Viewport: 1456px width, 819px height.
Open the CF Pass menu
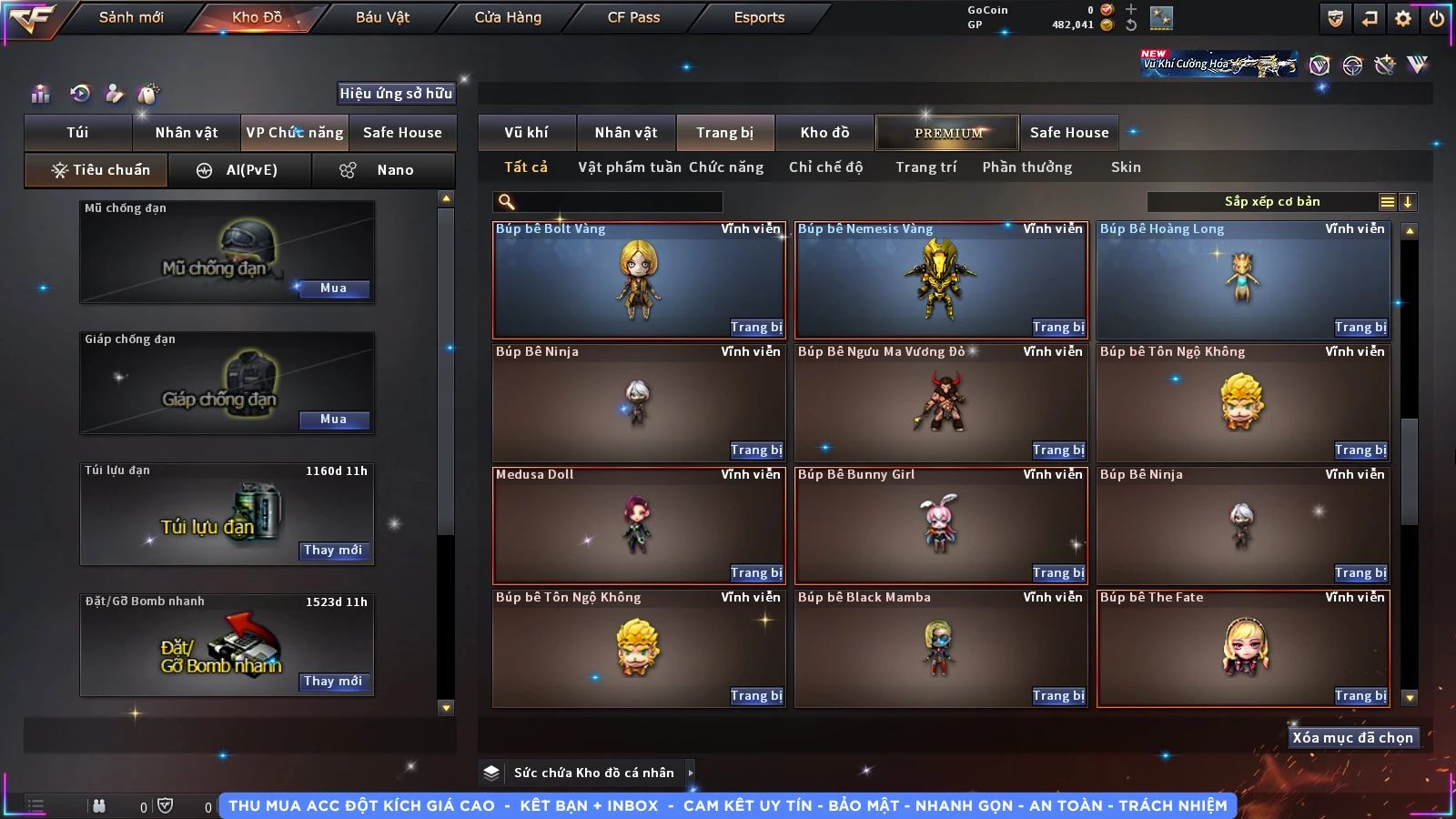pos(633,17)
